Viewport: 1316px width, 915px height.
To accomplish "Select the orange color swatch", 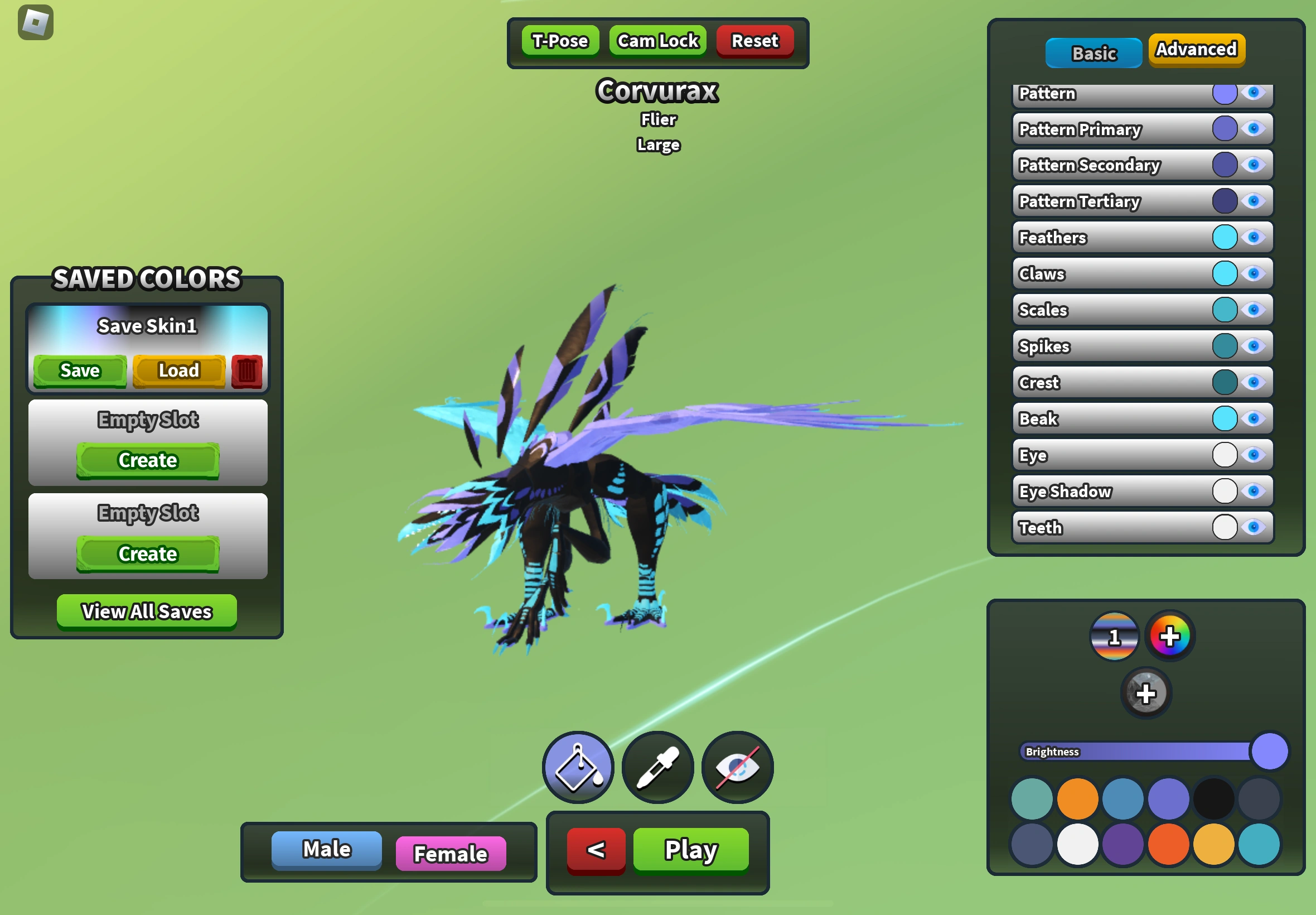I will click(x=1078, y=797).
